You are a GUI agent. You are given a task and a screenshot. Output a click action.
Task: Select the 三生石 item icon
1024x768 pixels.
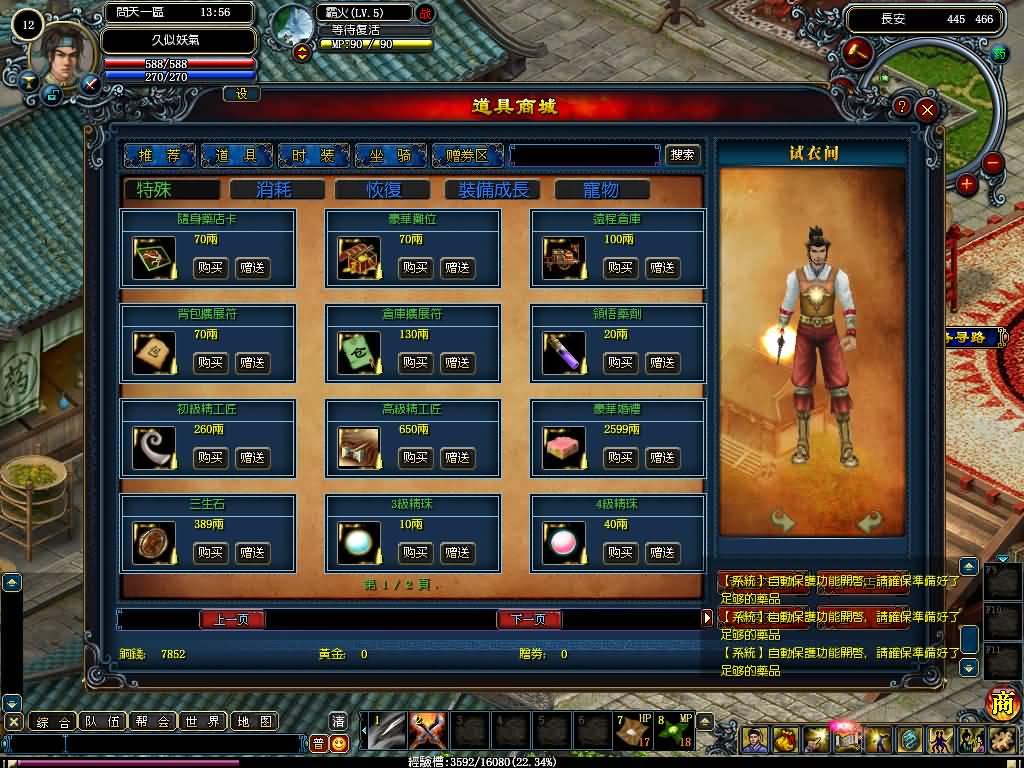coord(153,543)
